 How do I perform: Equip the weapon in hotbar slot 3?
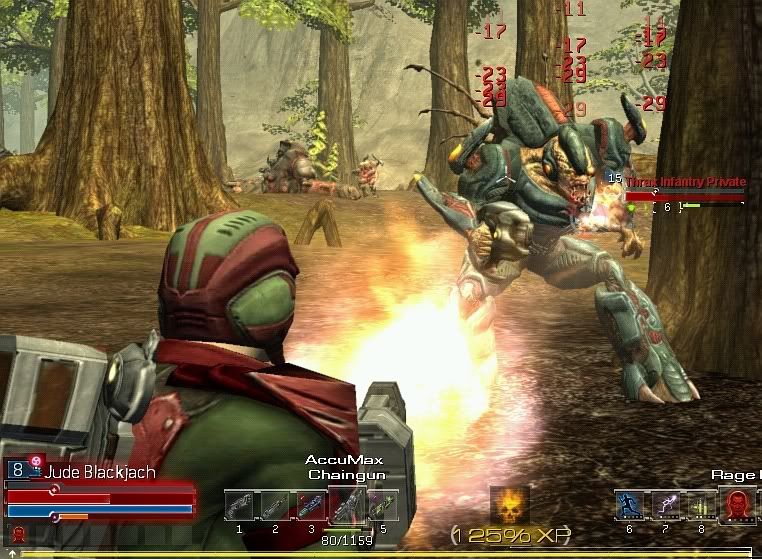(x=309, y=505)
